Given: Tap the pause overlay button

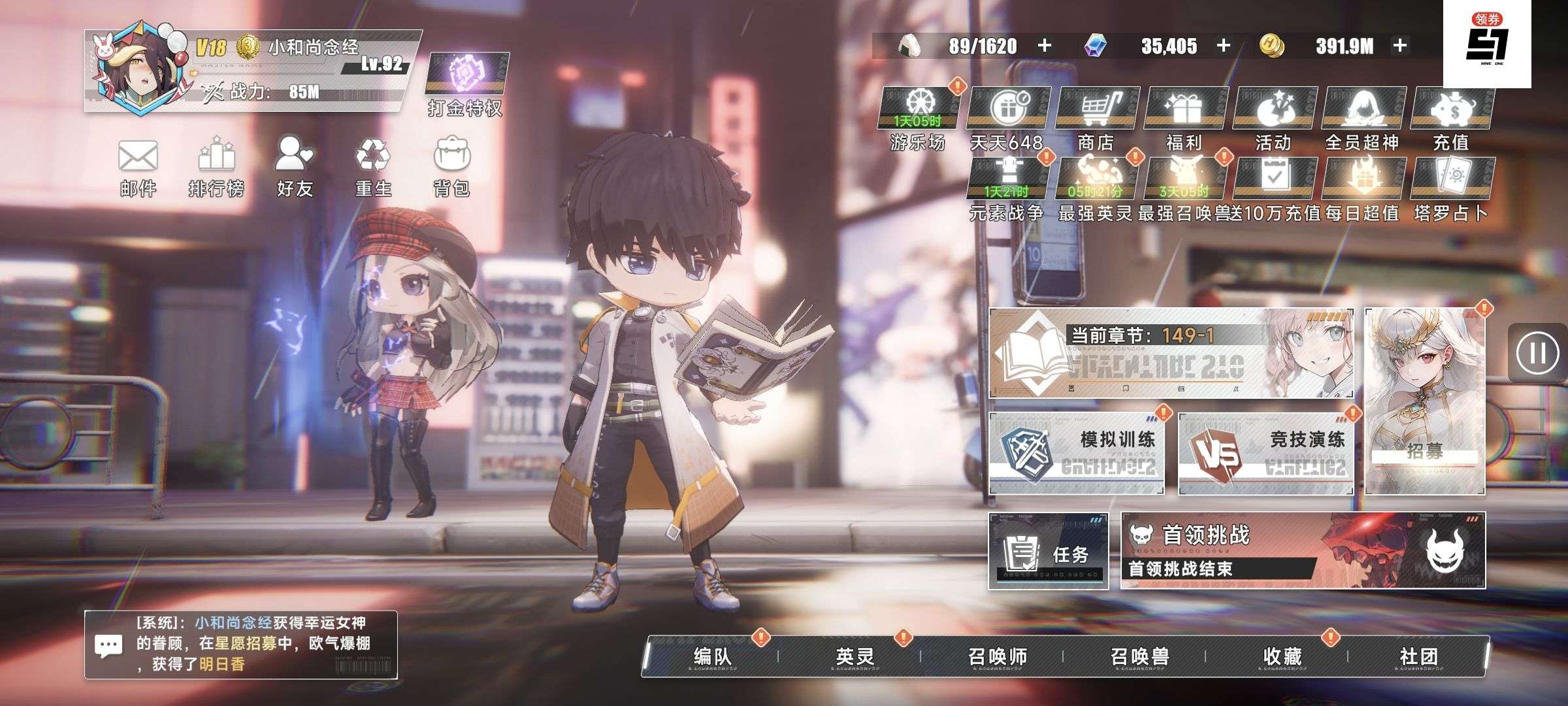Looking at the screenshot, I should (x=1537, y=353).
